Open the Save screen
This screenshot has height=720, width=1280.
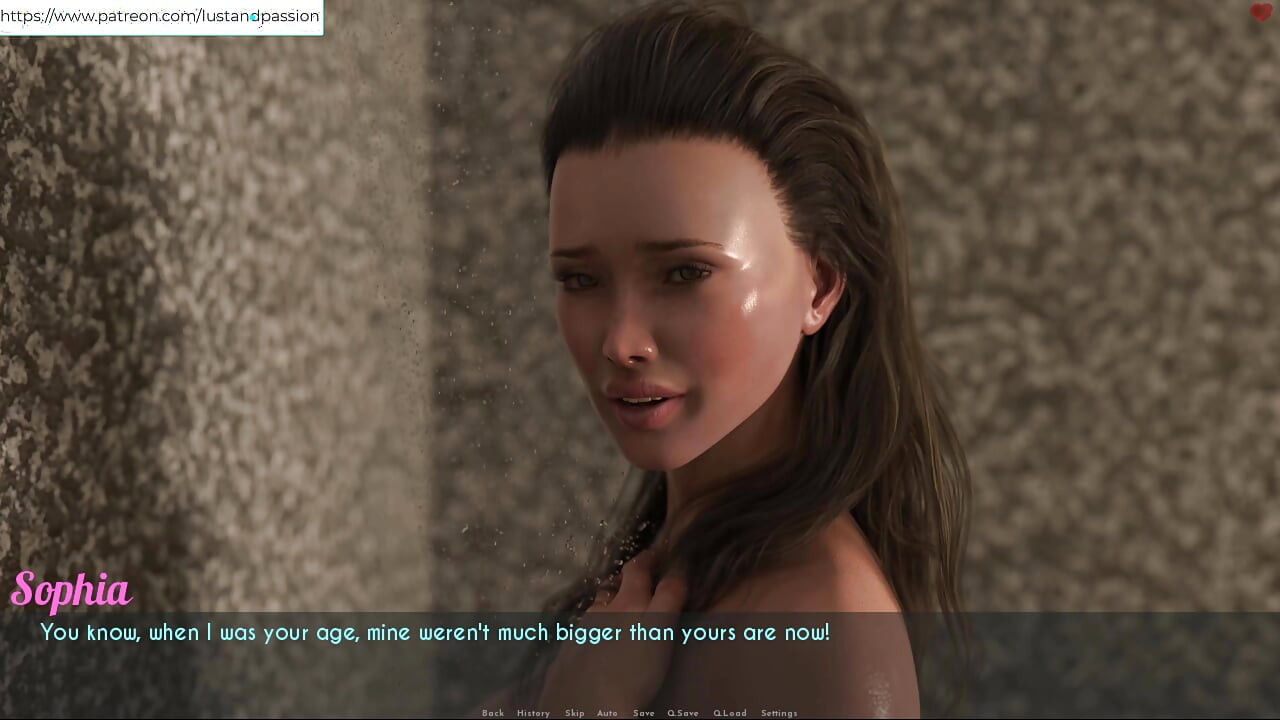tap(643, 713)
